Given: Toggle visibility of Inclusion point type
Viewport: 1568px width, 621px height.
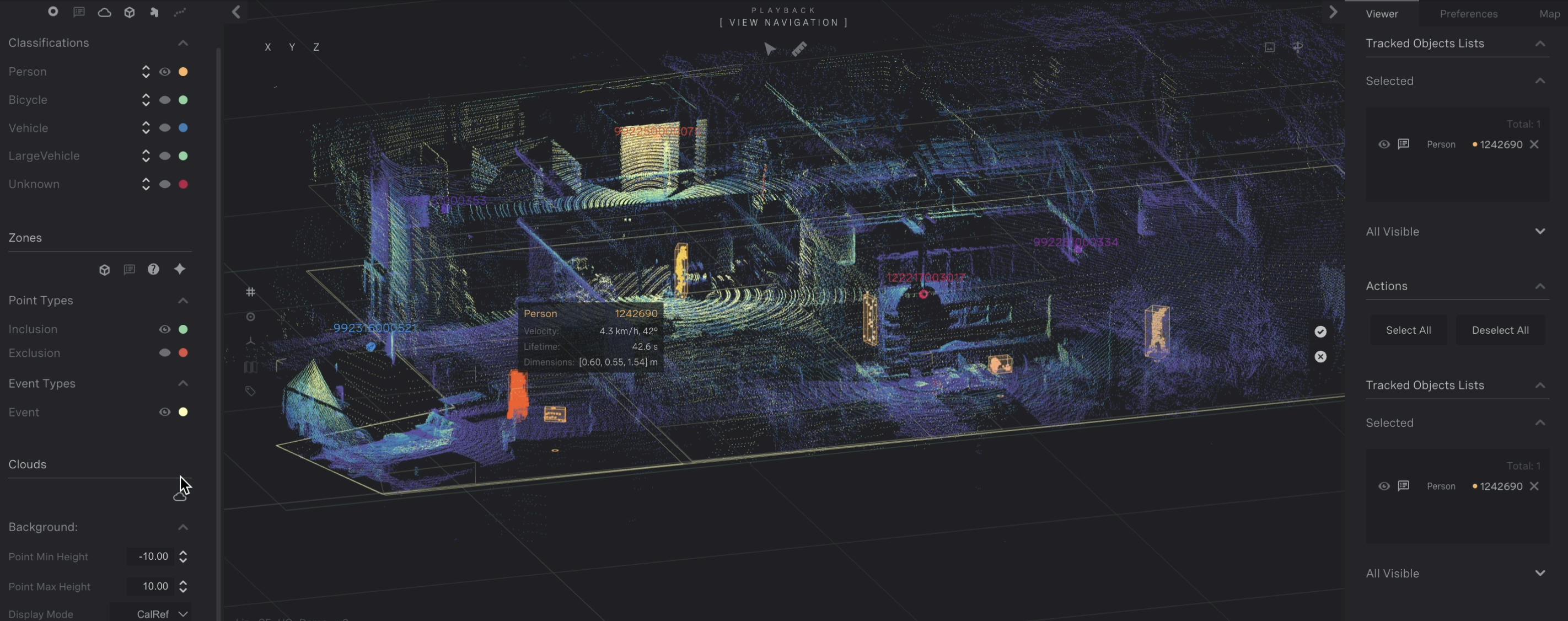Looking at the screenshot, I should coord(165,329).
